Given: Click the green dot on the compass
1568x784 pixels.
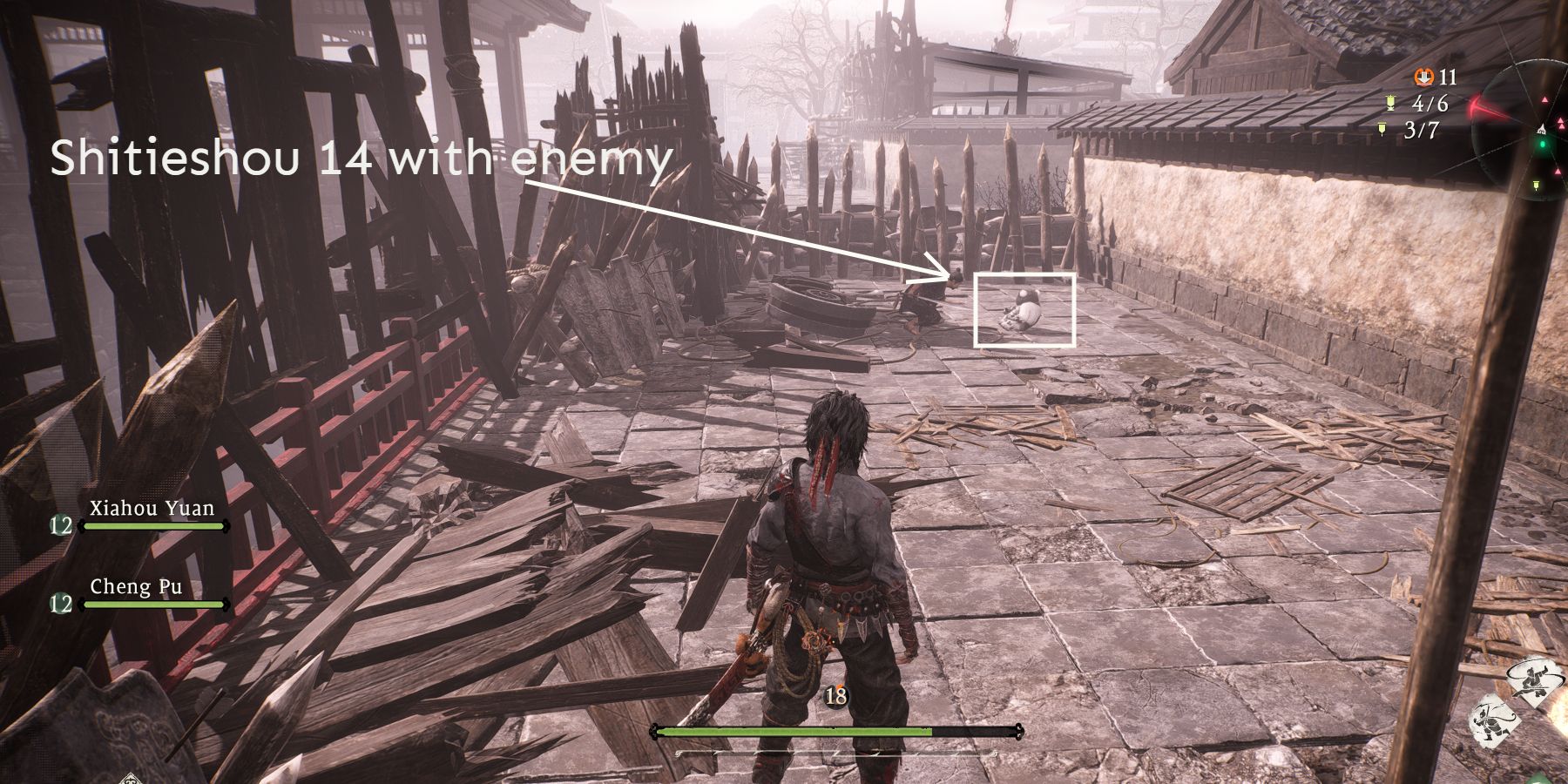Looking at the screenshot, I should click(x=1542, y=144).
